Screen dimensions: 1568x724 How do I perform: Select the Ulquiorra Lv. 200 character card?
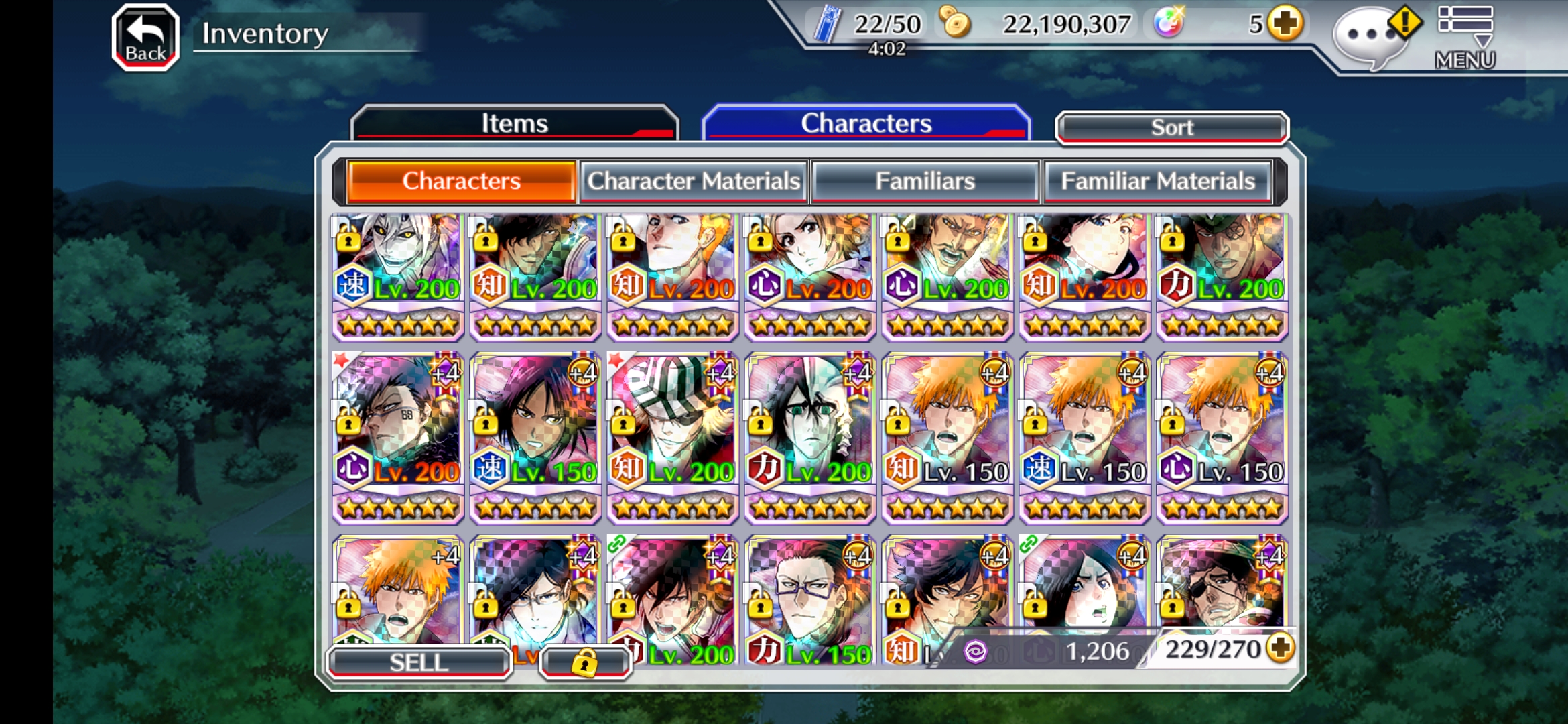[x=809, y=436]
